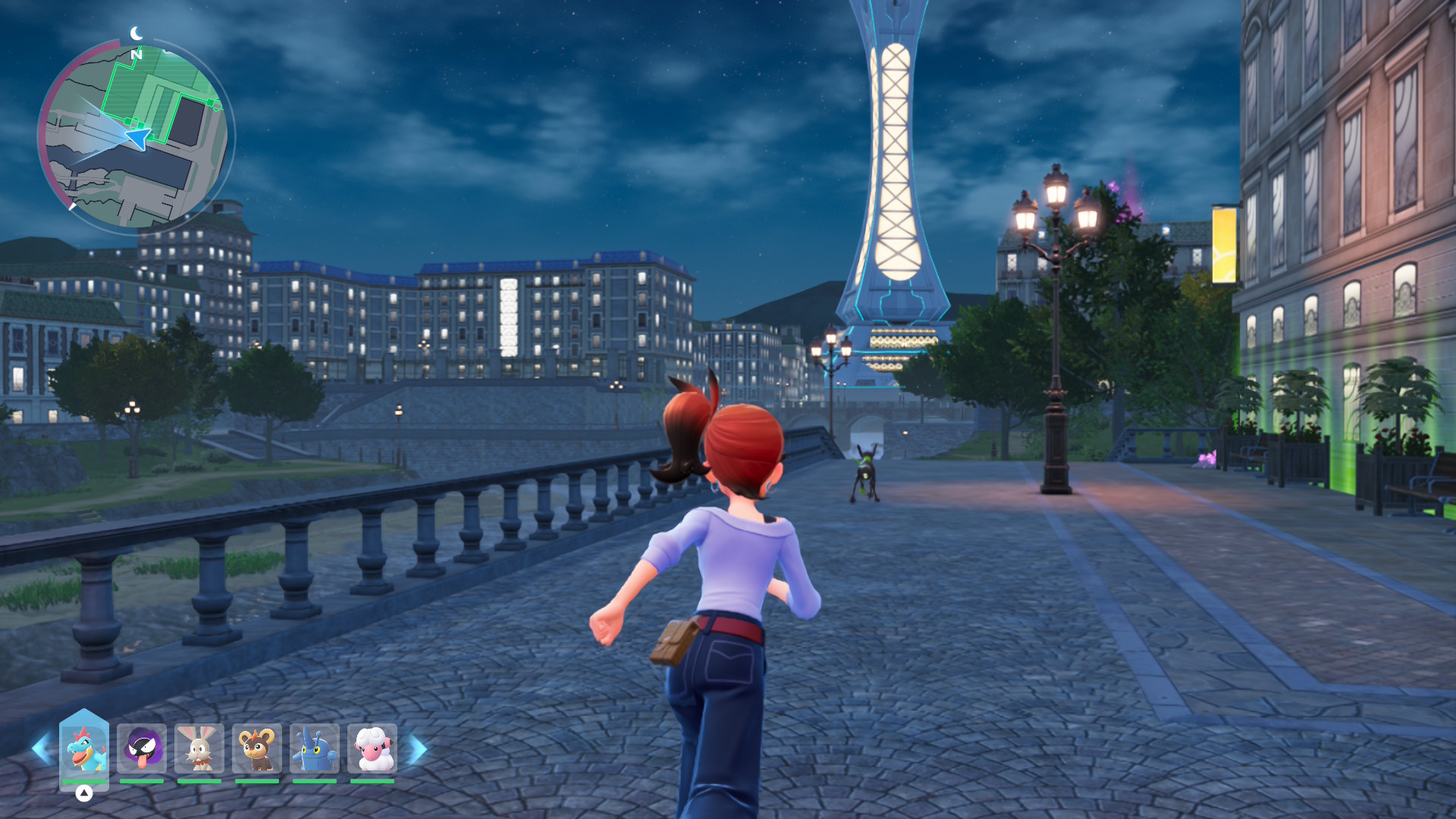
Task: Select the Litleo party slot
Action: 257,749
